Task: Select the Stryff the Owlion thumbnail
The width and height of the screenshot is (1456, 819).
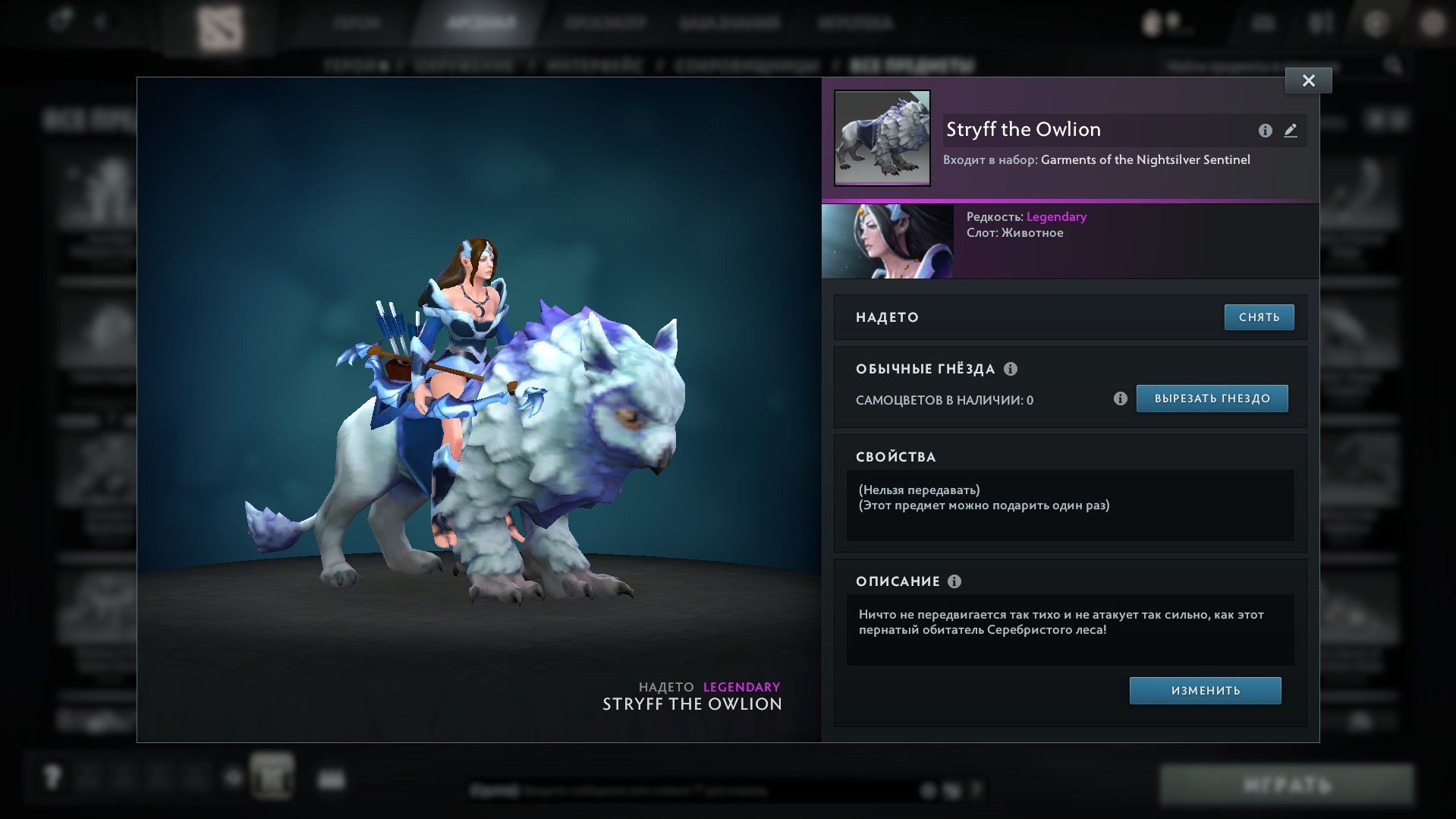Action: (882, 138)
